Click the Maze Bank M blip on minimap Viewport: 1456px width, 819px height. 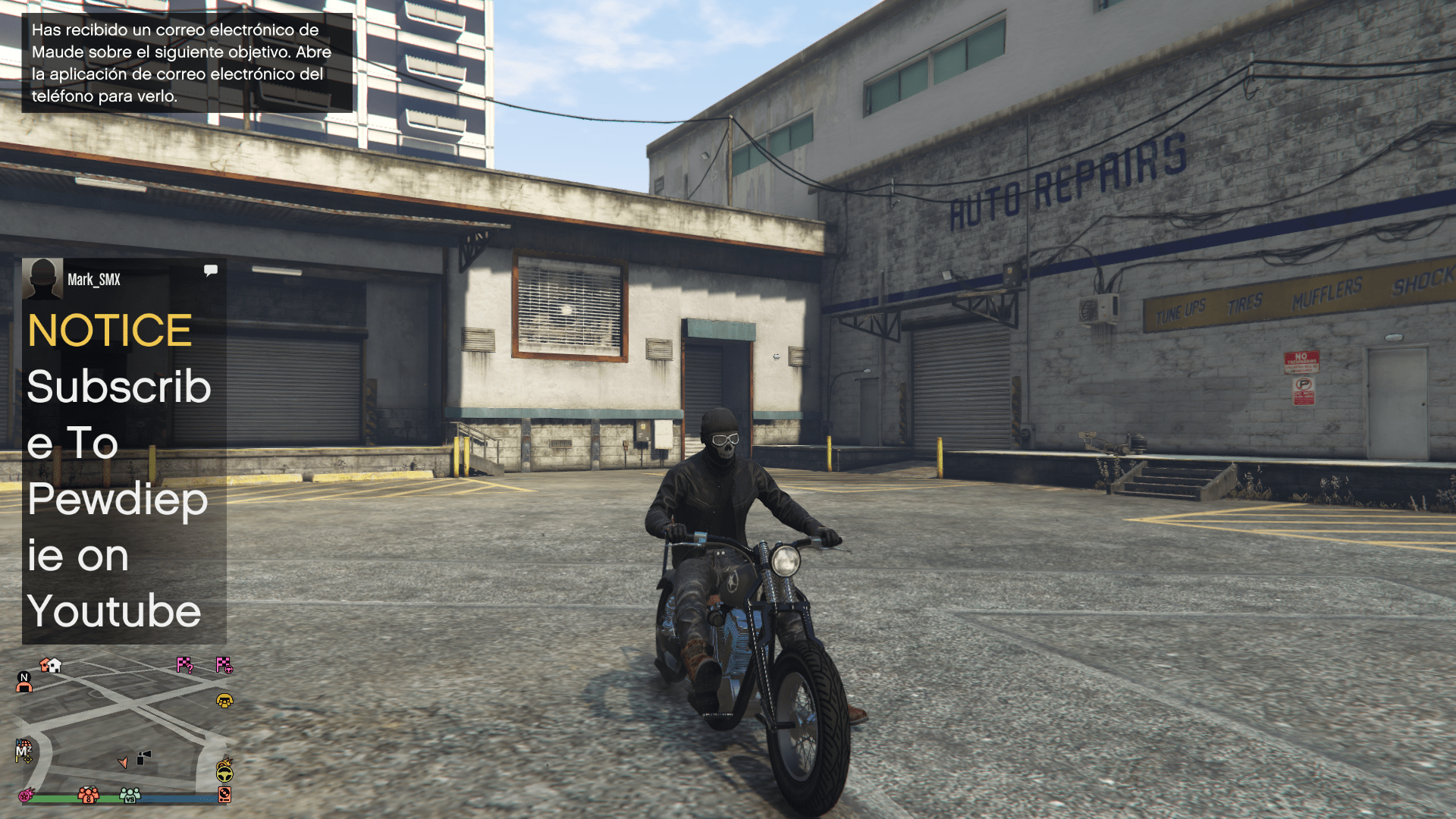coord(21,750)
